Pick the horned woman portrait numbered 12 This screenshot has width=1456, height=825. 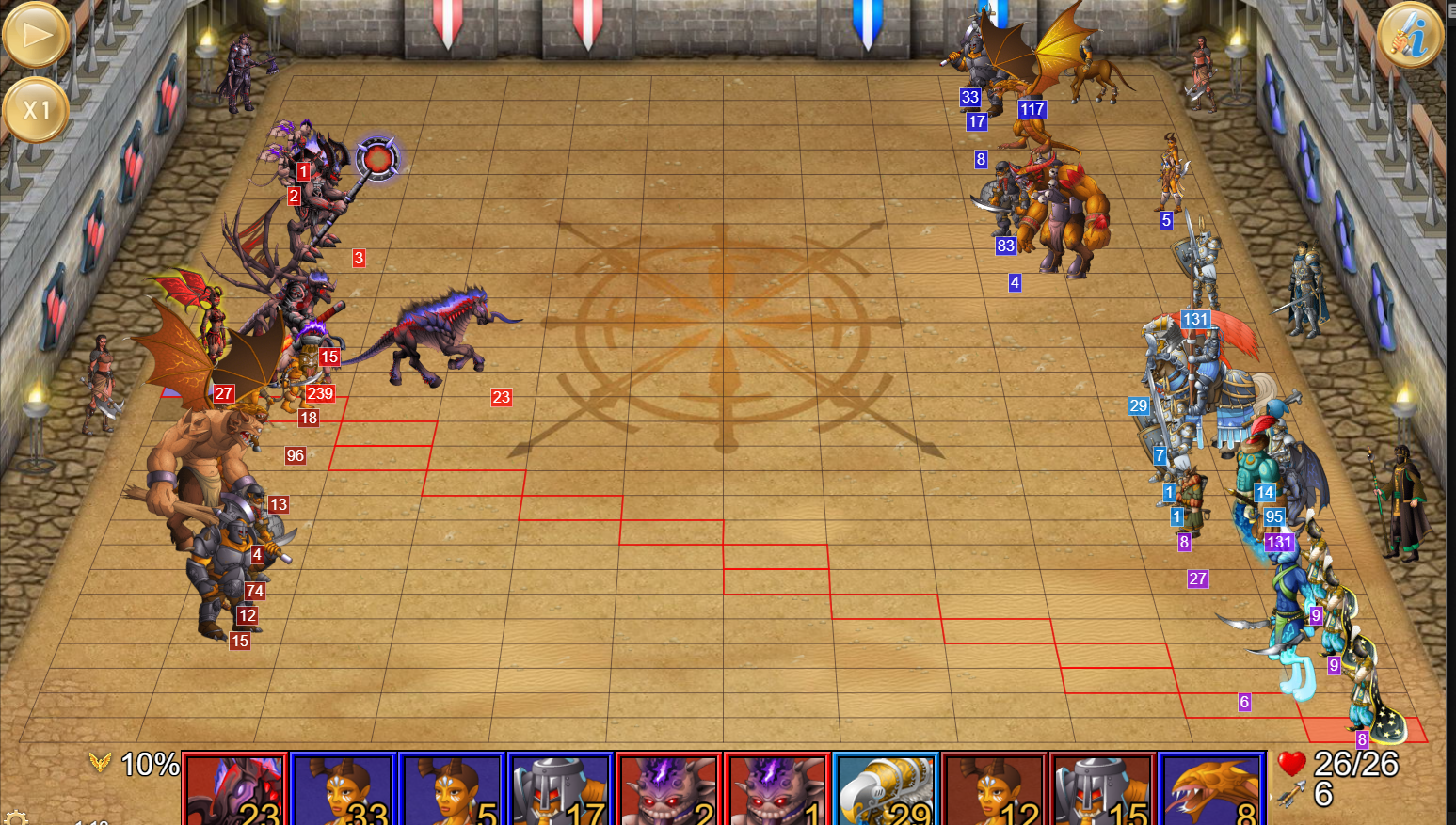tap(994, 790)
